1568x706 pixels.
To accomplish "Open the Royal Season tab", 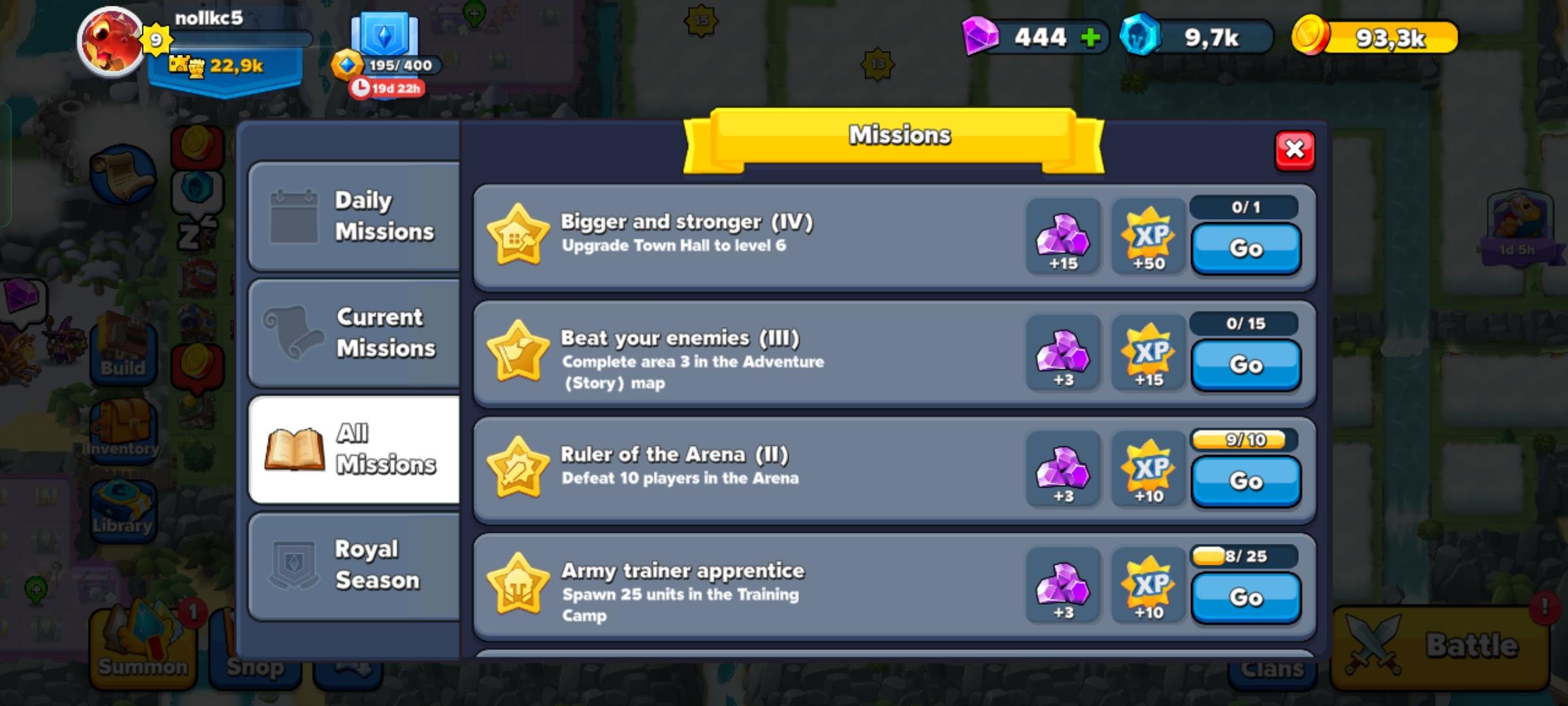I will tap(356, 563).
